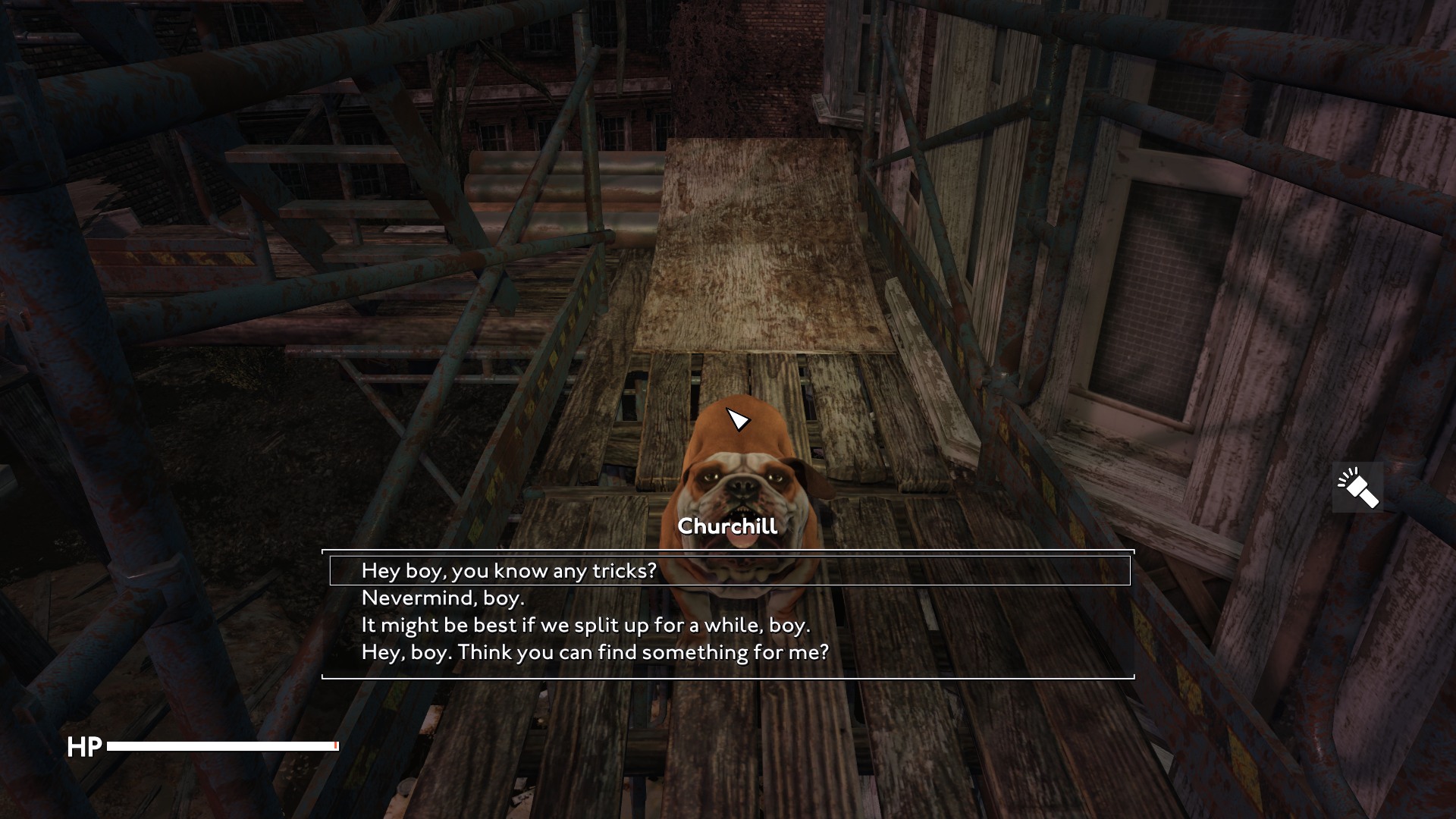Choose the "Nevermind, boy." reply
This screenshot has width=1456, height=819.
point(443,598)
